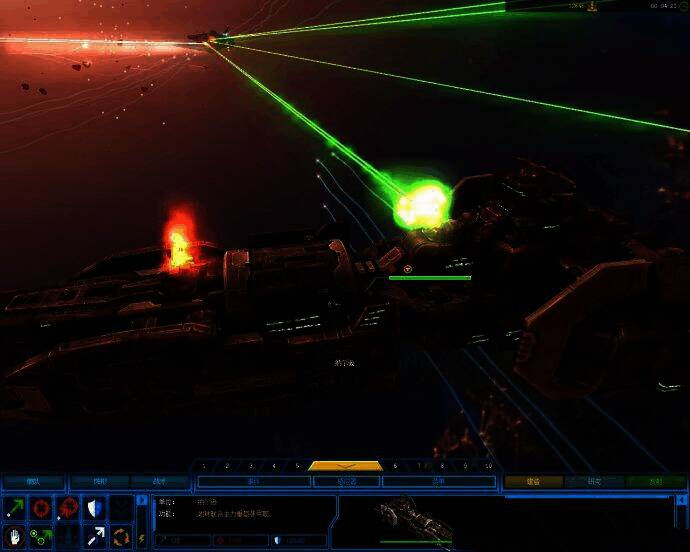Choose the white diagonal arrow command
The height and width of the screenshot is (552, 690).
click(x=95, y=537)
